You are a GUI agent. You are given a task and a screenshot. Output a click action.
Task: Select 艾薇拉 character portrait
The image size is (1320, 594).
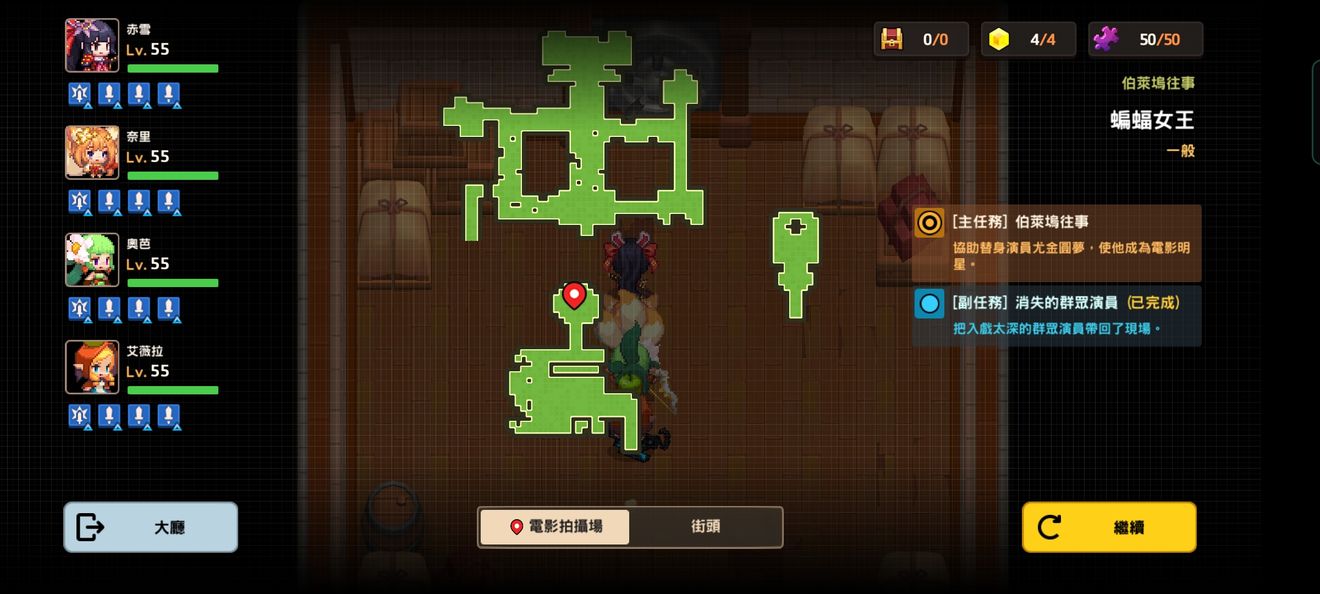pyautogui.click(x=92, y=367)
